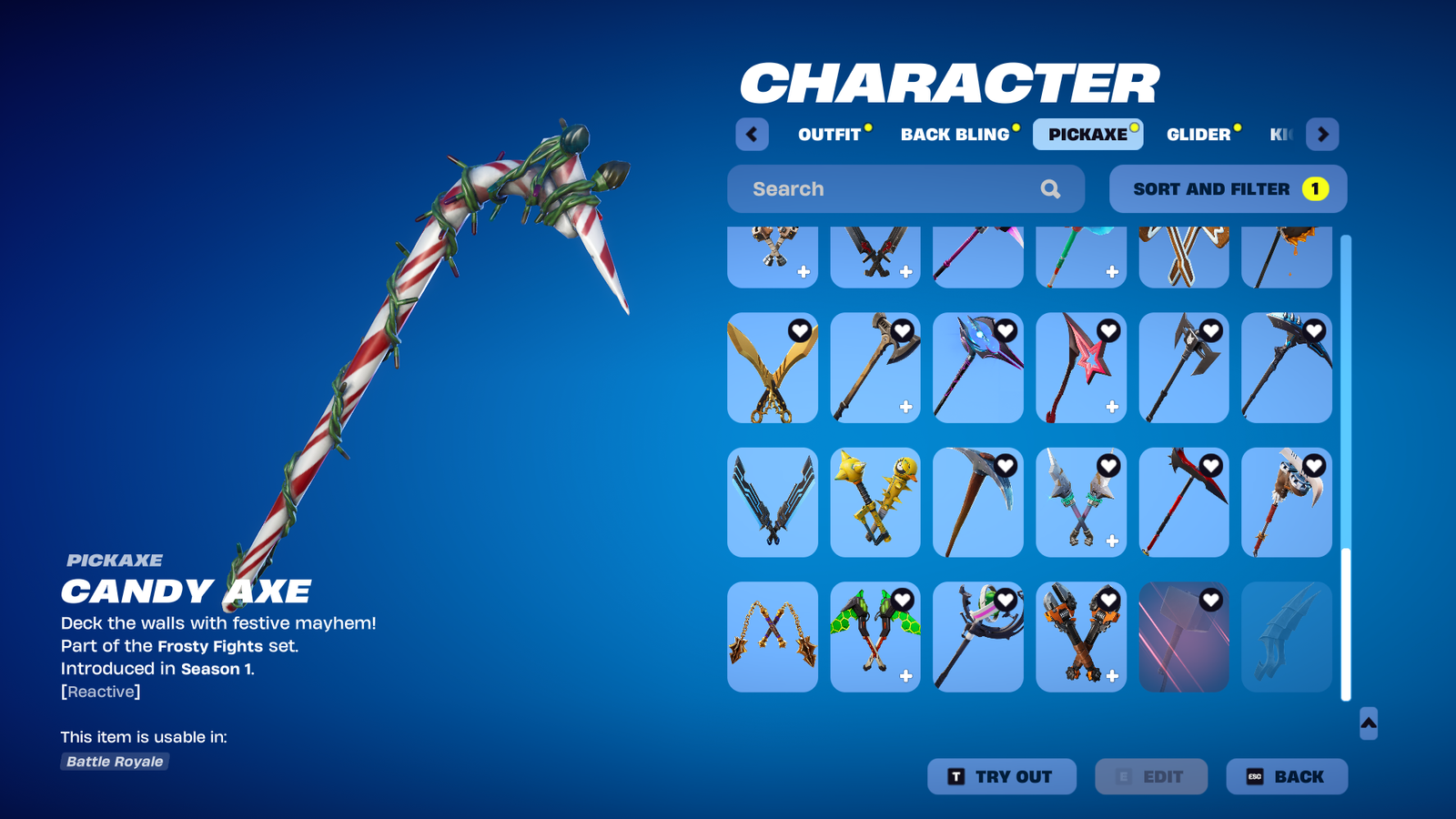Switch to the Outfit tab
This screenshot has width=1456, height=819.
coord(829,135)
